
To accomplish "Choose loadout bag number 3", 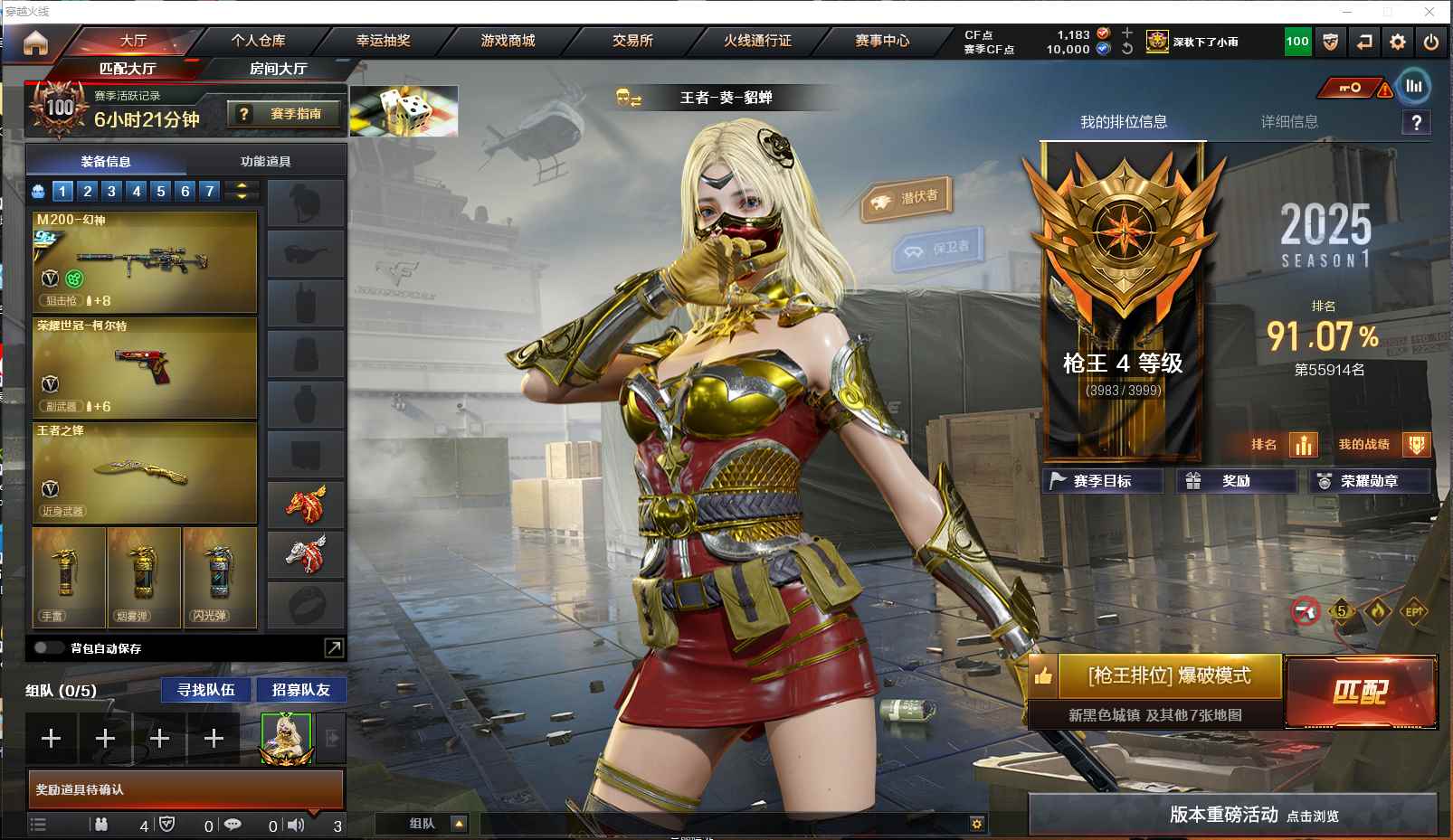I will point(111,191).
